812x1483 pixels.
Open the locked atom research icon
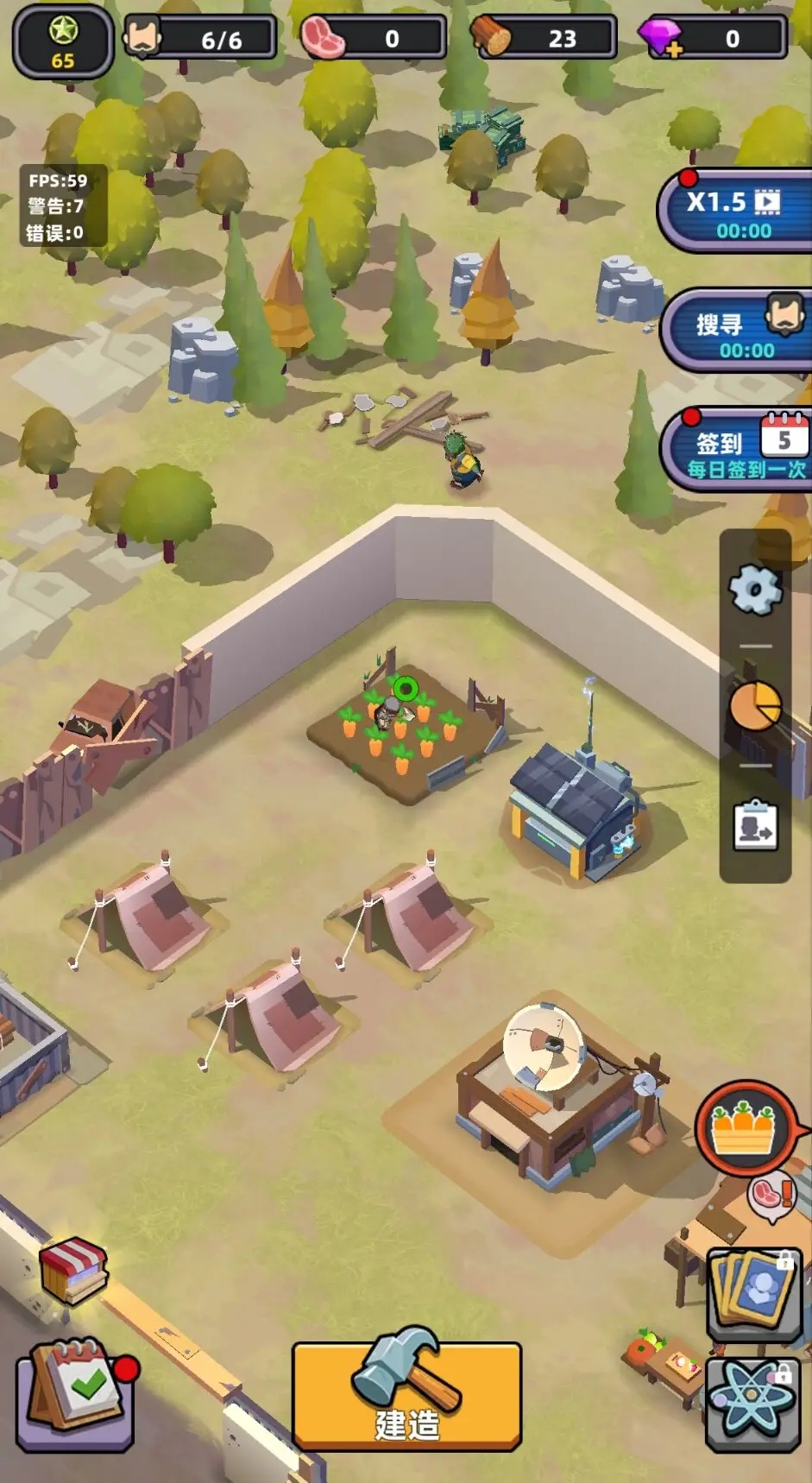(x=753, y=1401)
